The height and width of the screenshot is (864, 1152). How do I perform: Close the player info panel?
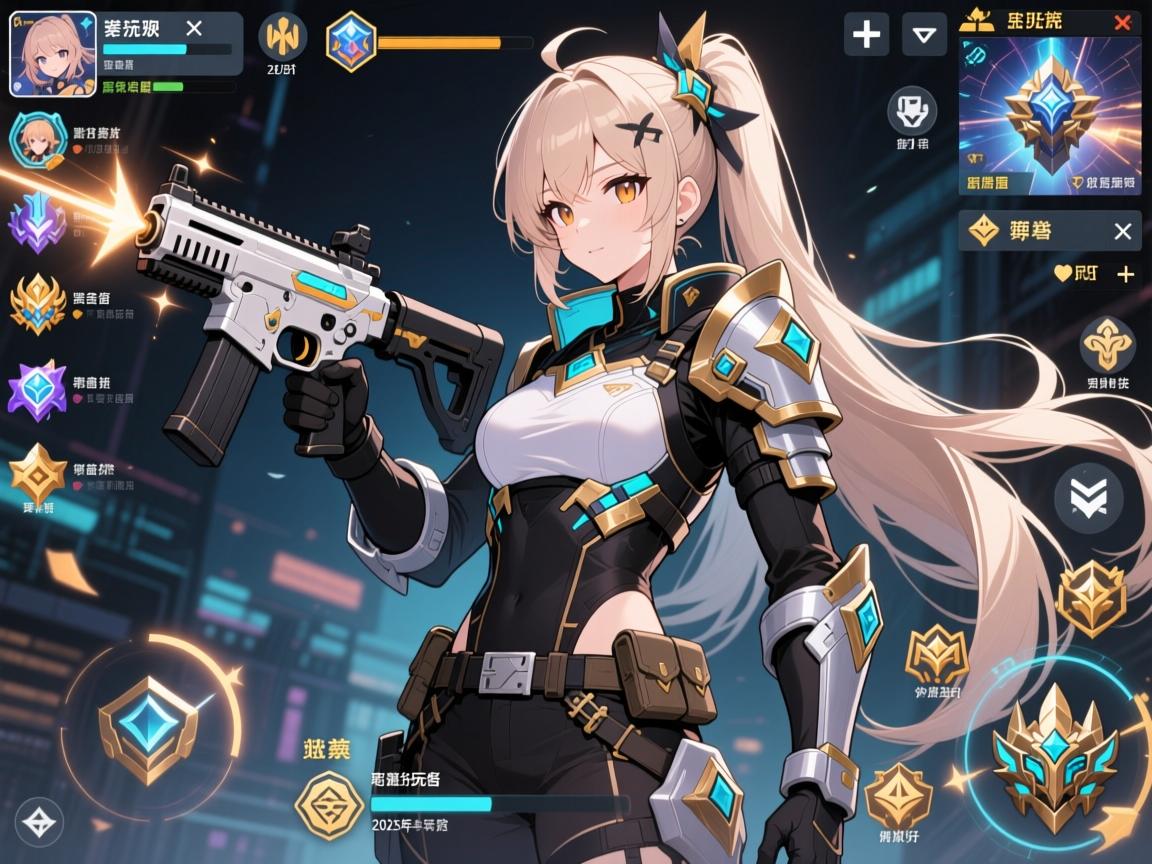click(194, 28)
